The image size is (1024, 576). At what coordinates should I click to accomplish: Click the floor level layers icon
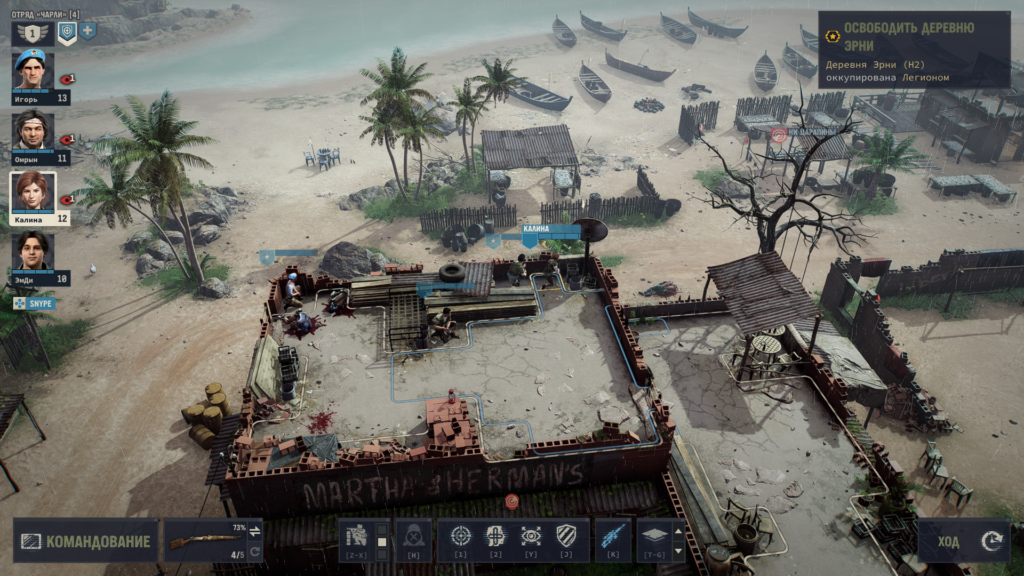pyautogui.click(x=654, y=536)
